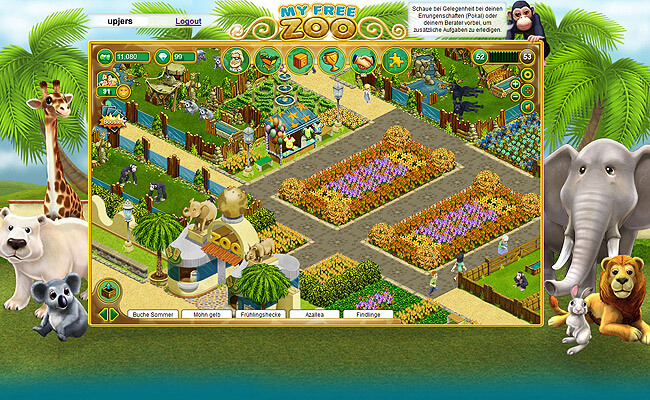The width and height of the screenshot is (650, 400).
Task: Open the orange crate inventory icon
Action: click(299, 60)
